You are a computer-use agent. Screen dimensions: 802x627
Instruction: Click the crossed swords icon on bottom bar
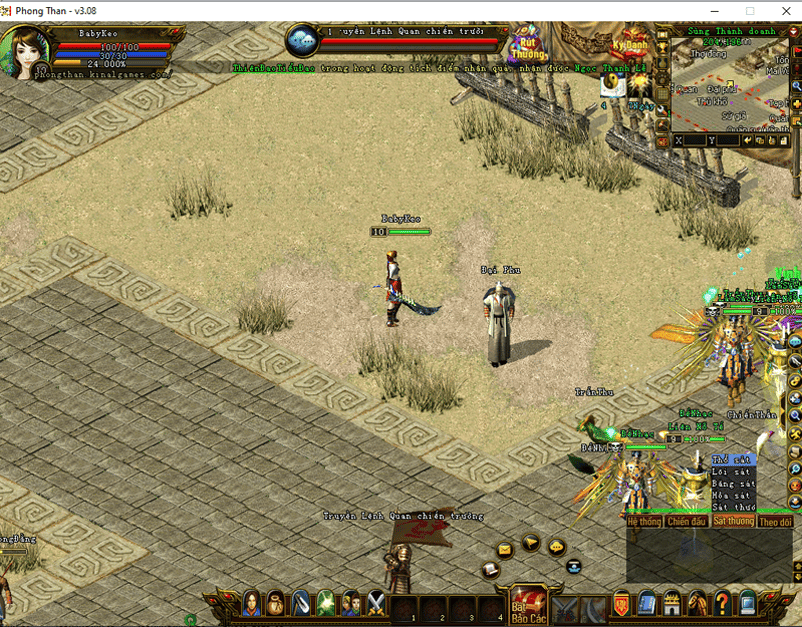point(376,603)
